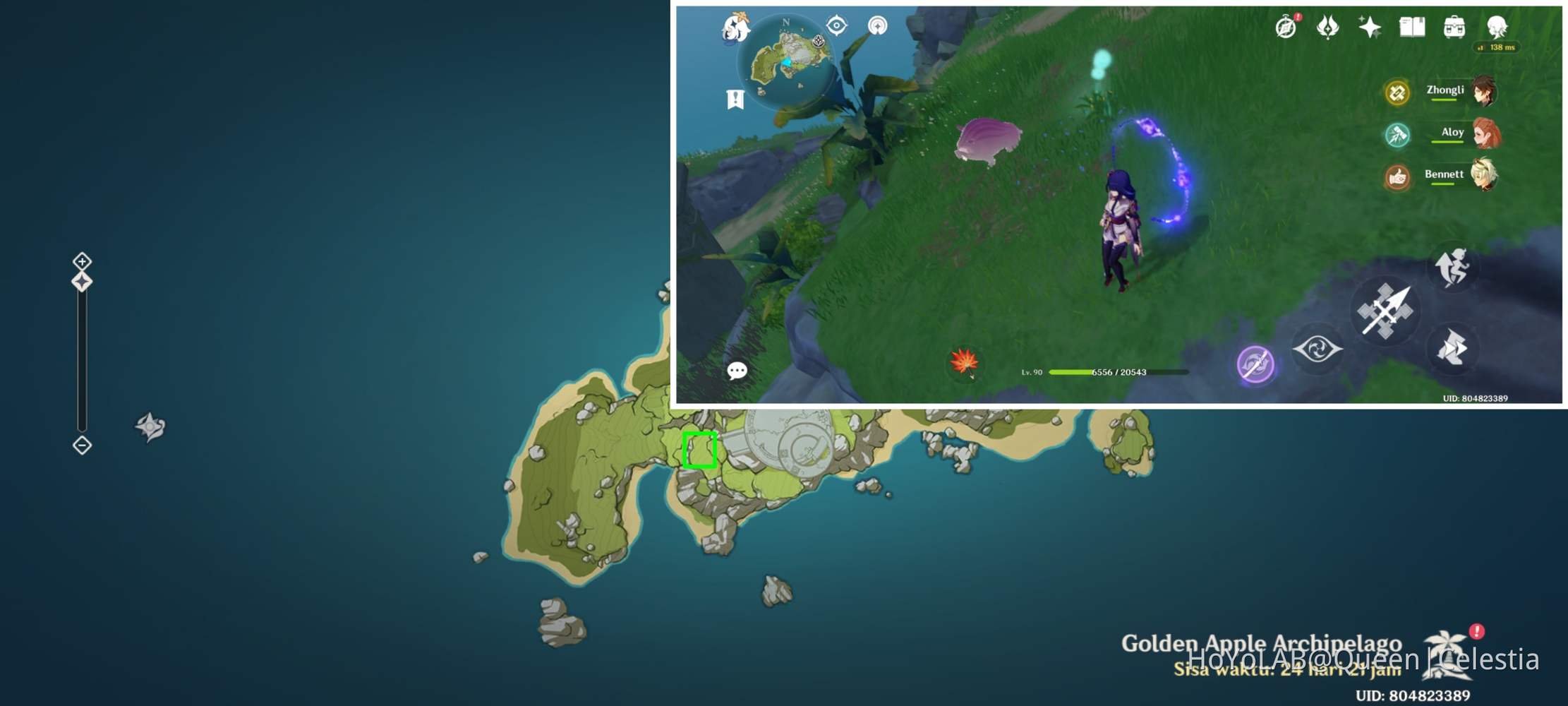Open the in-game chat bubble
1568x706 pixels.
pyautogui.click(x=738, y=371)
